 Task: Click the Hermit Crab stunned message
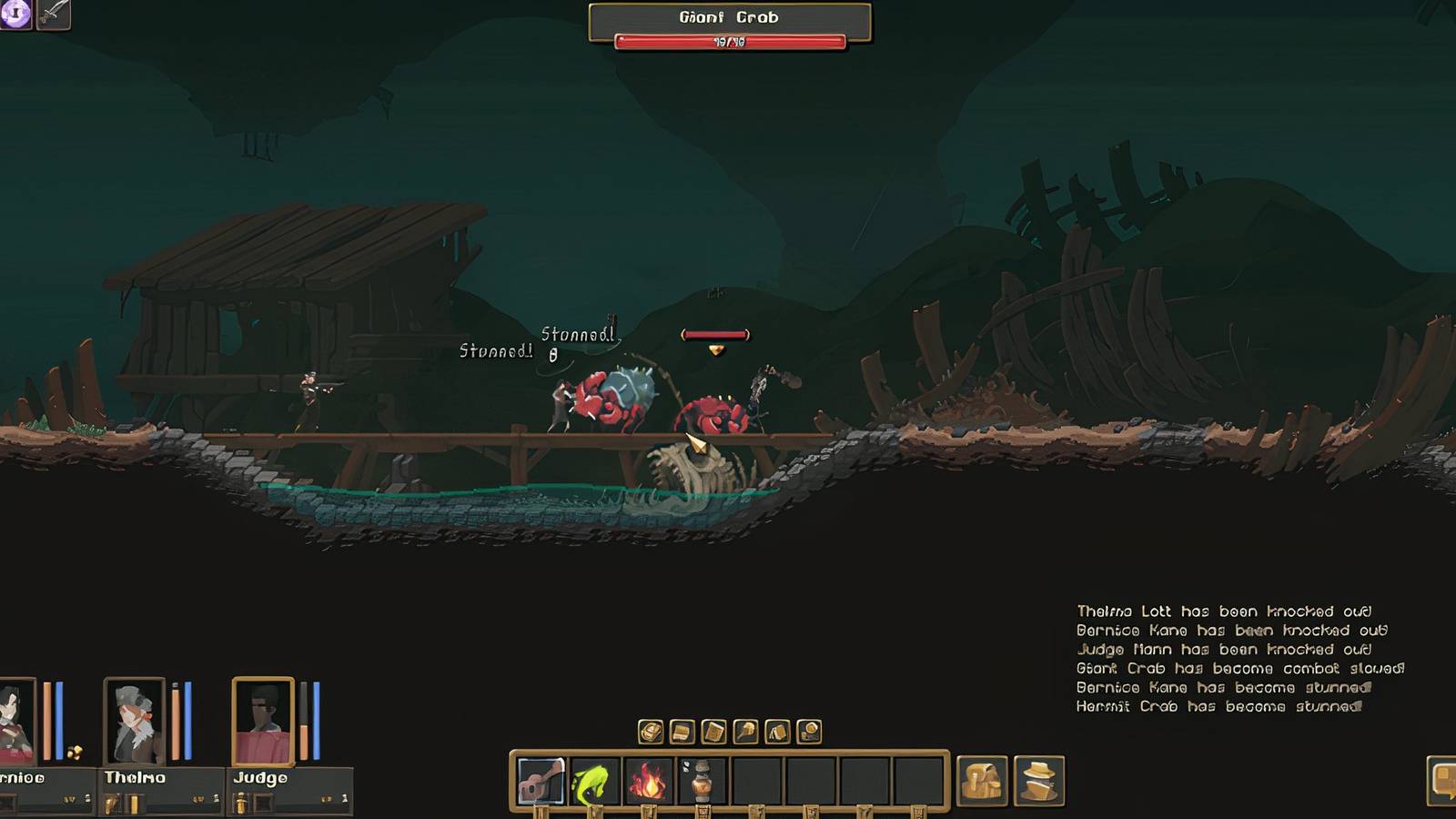tap(1219, 705)
